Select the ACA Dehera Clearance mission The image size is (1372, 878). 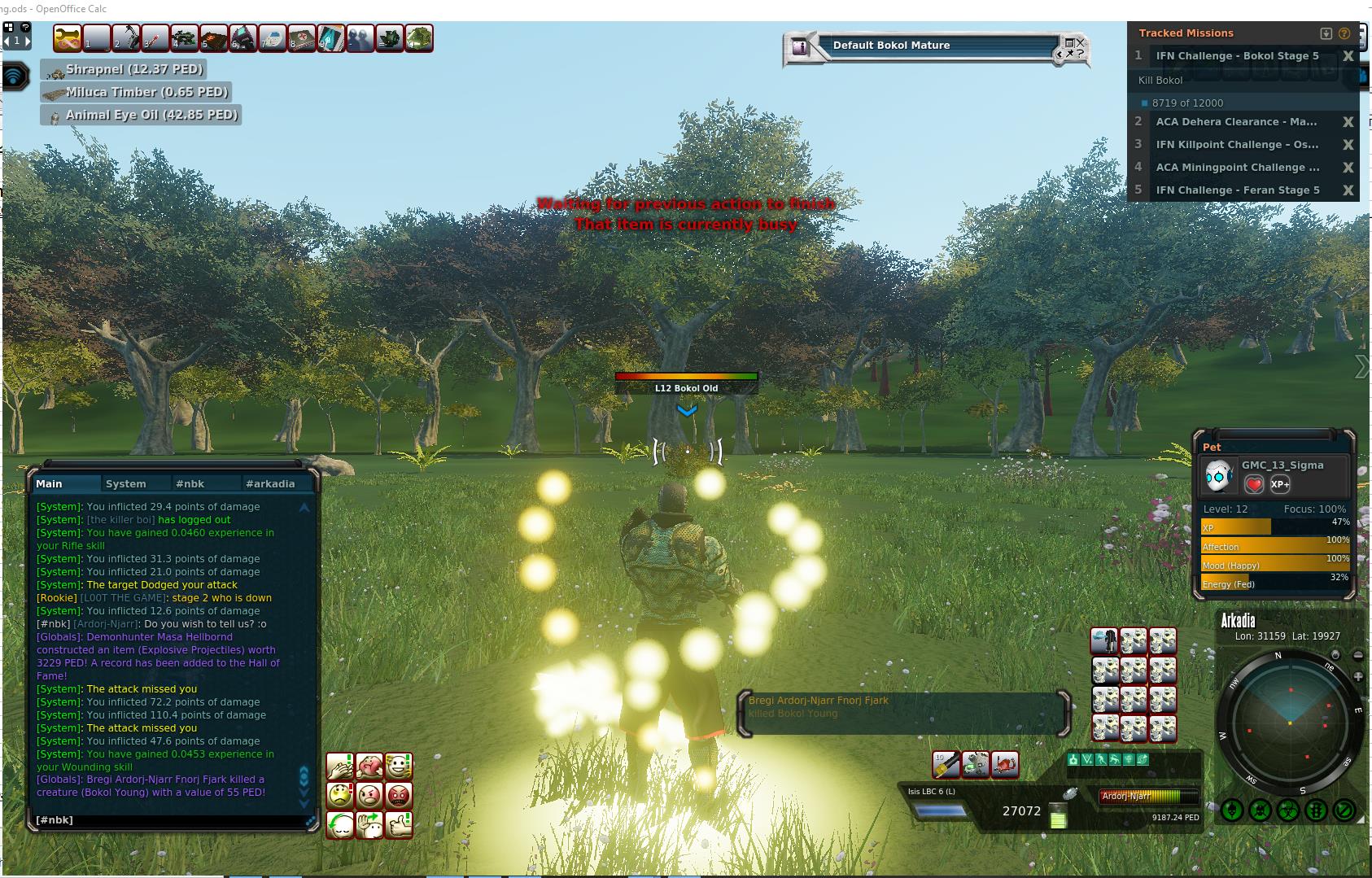[x=1236, y=122]
